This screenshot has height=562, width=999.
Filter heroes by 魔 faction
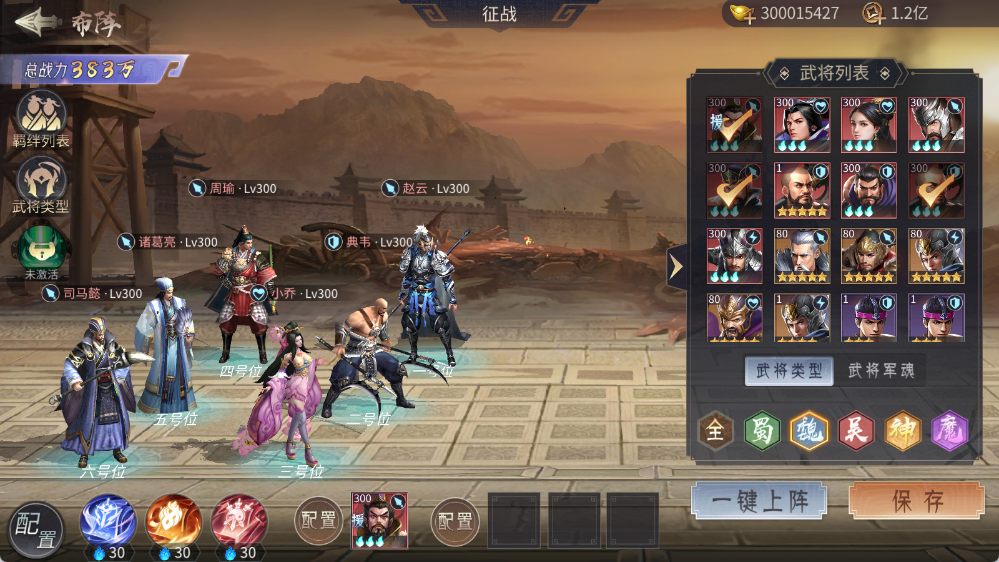950,431
